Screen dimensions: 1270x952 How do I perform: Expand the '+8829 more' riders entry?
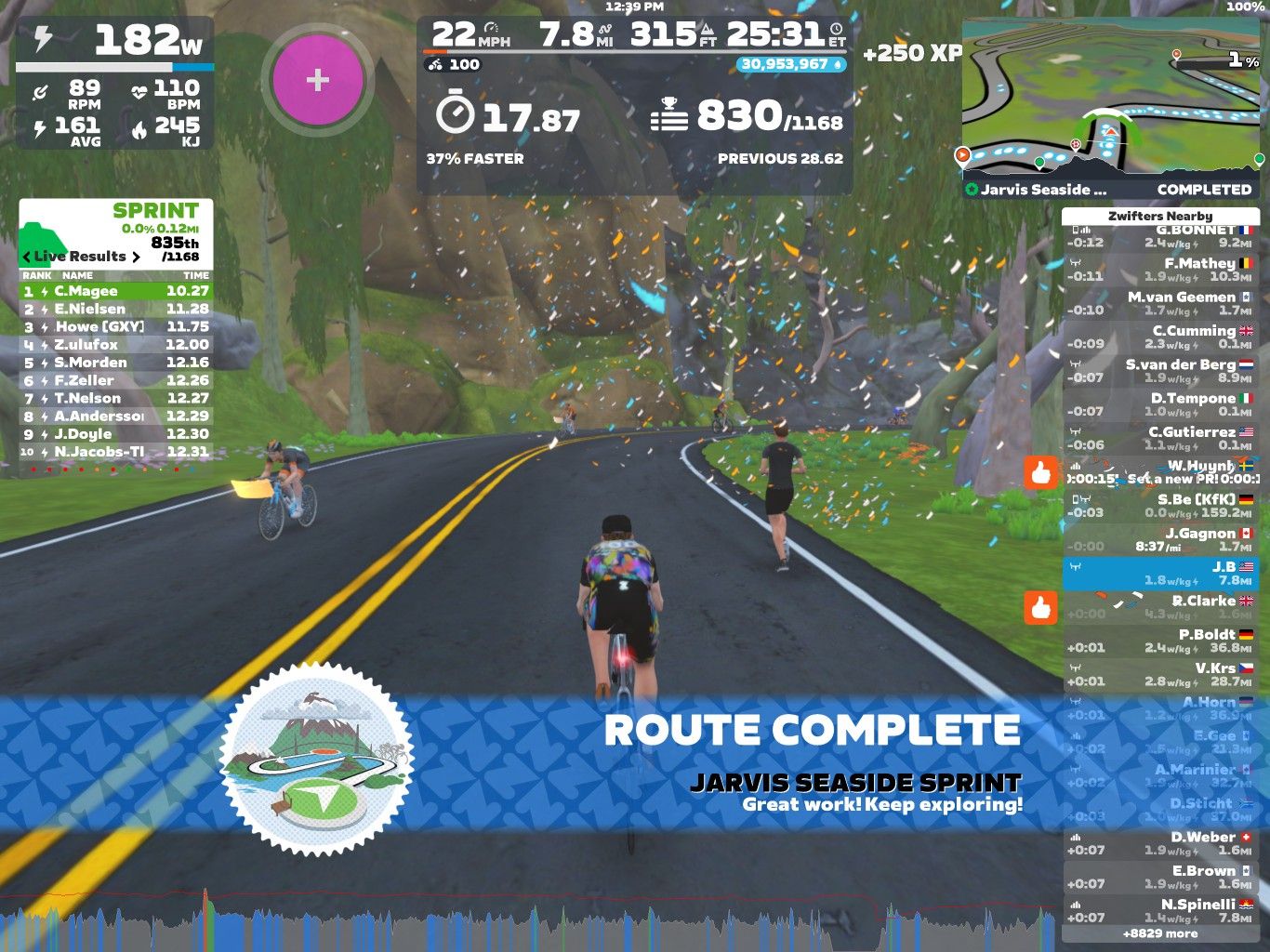[1159, 933]
